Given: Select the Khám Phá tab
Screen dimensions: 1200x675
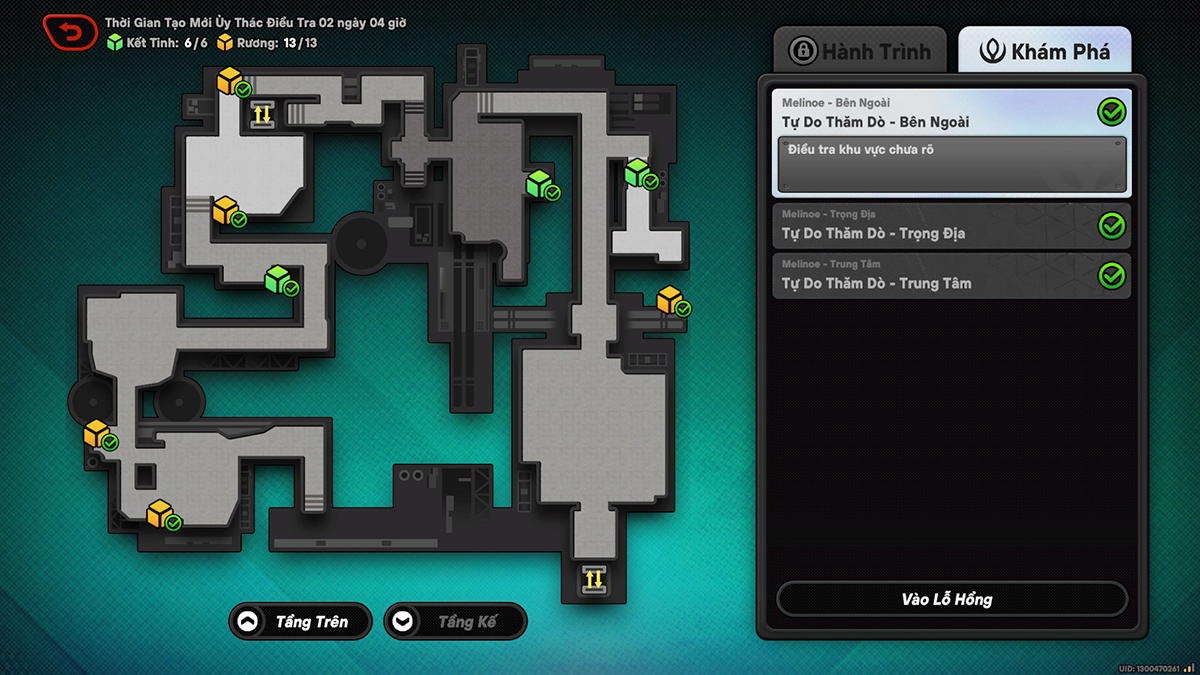Looking at the screenshot, I should click(x=1045, y=51).
